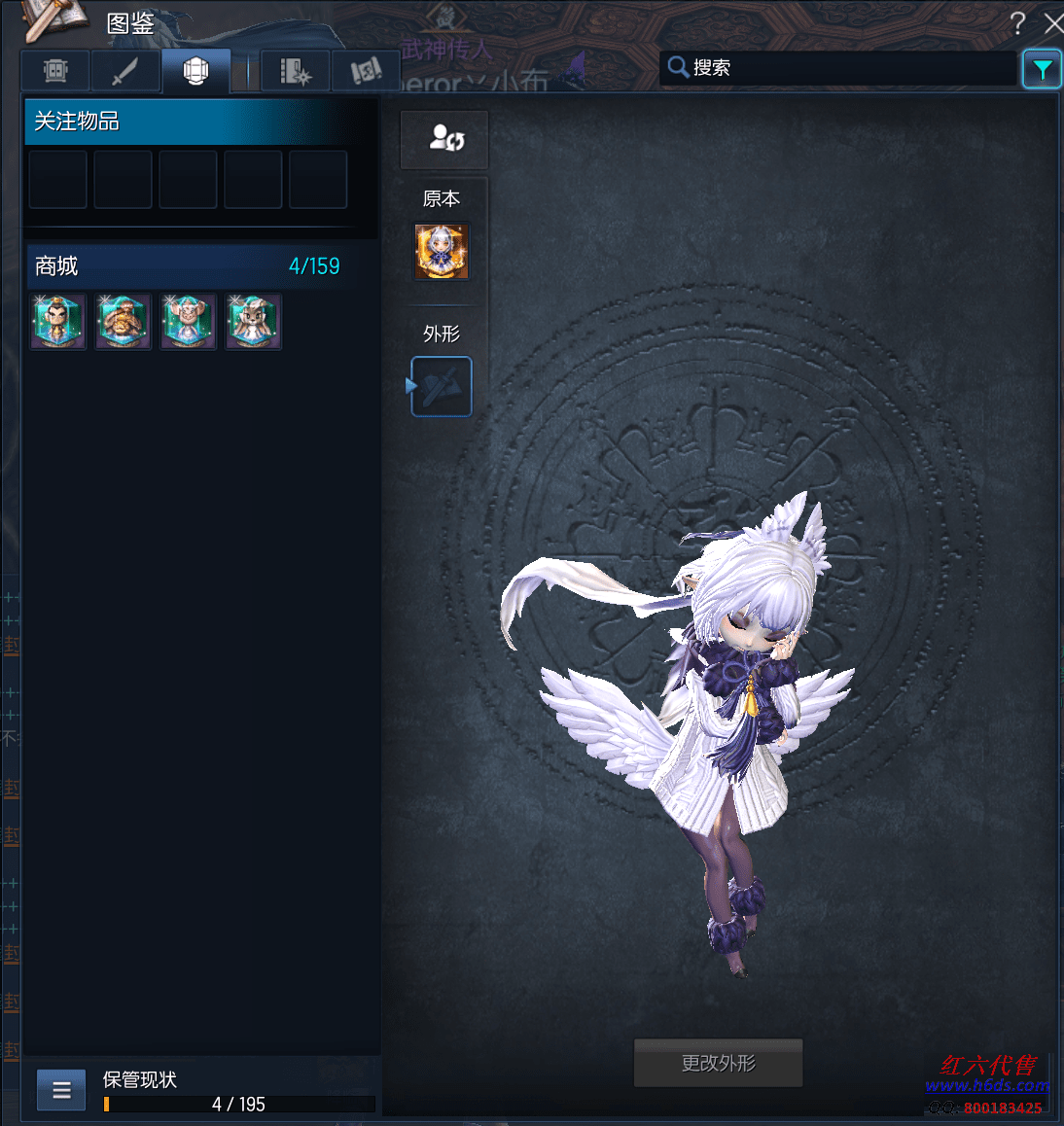Click the 更改外形 change appearance button
Screen dimensions: 1064x1126
718,1063
